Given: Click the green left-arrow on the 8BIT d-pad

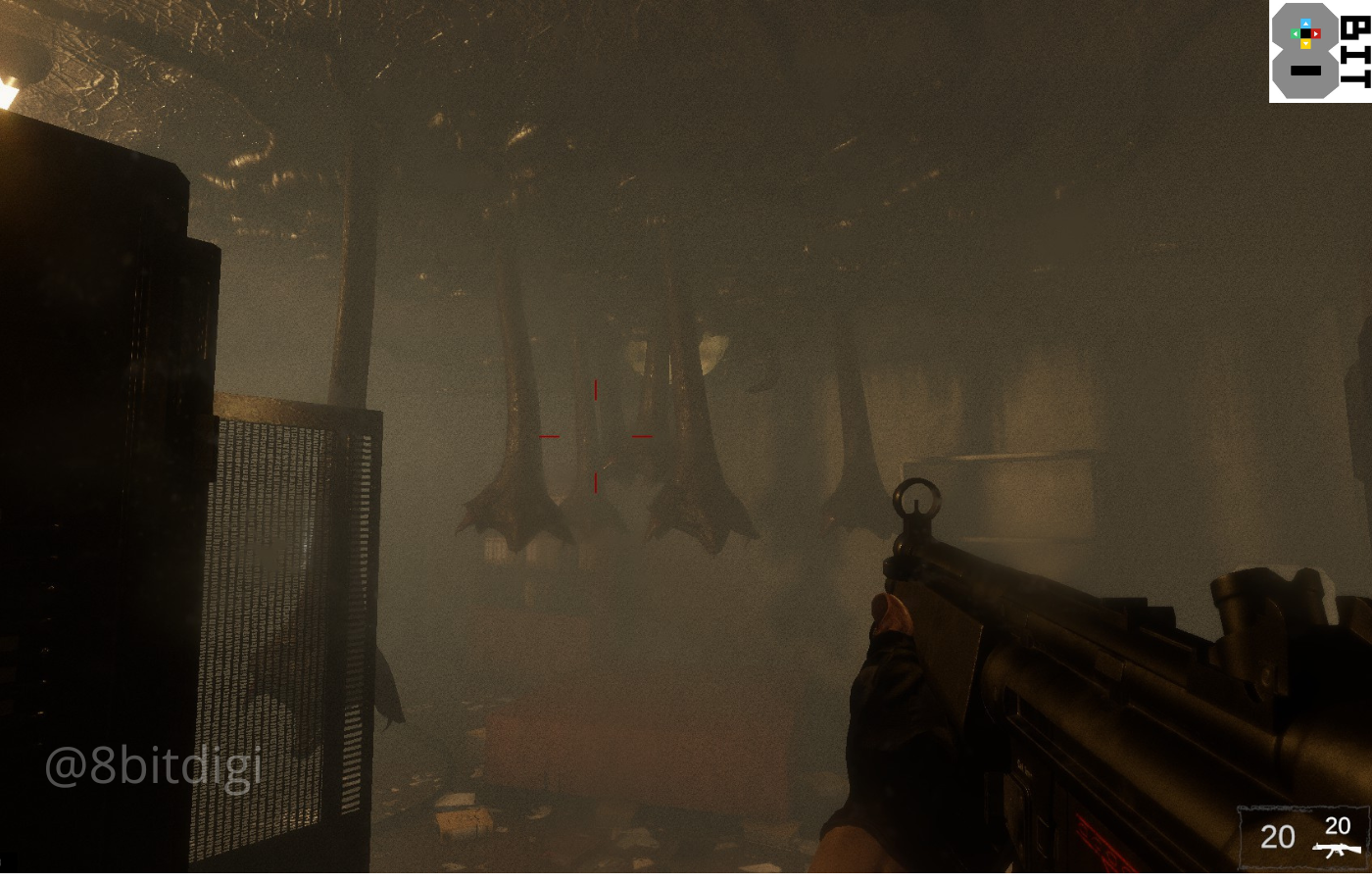Looking at the screenshot, I should point(1295,33).
